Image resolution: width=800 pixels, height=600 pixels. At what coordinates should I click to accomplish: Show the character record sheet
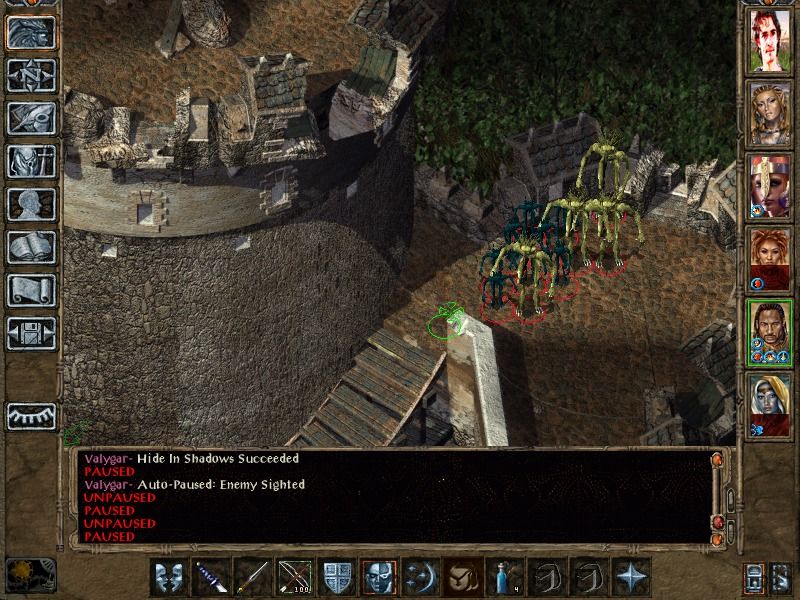click(x=31, y=204)
